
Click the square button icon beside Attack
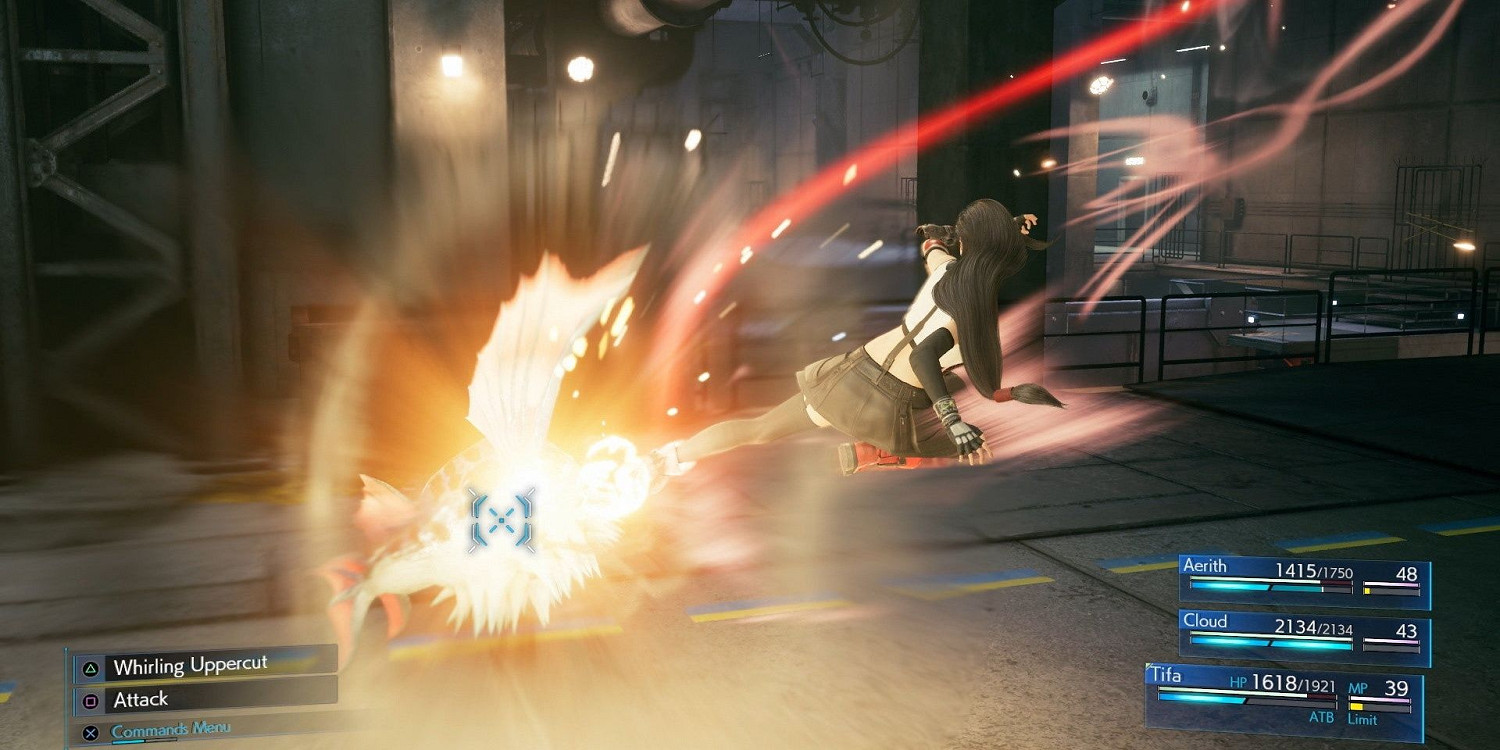(x=89, y=700)
